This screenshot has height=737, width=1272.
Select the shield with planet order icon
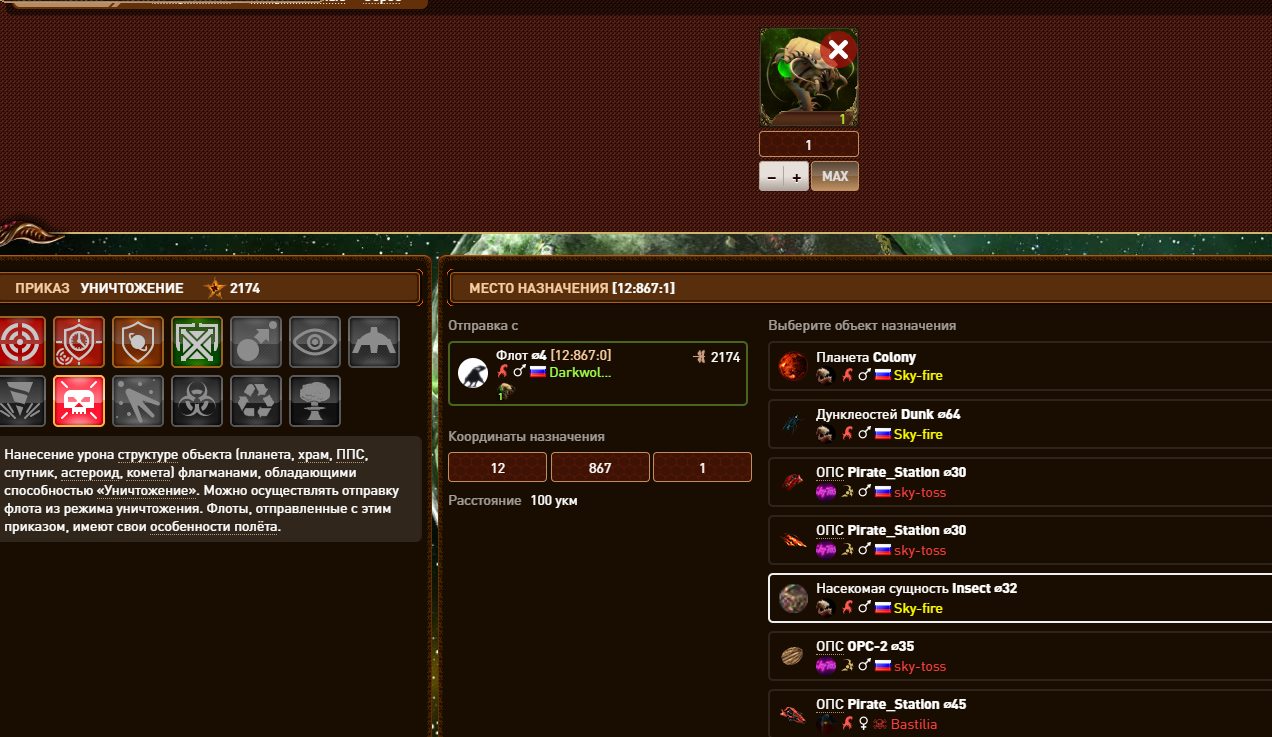coord(138,341)
